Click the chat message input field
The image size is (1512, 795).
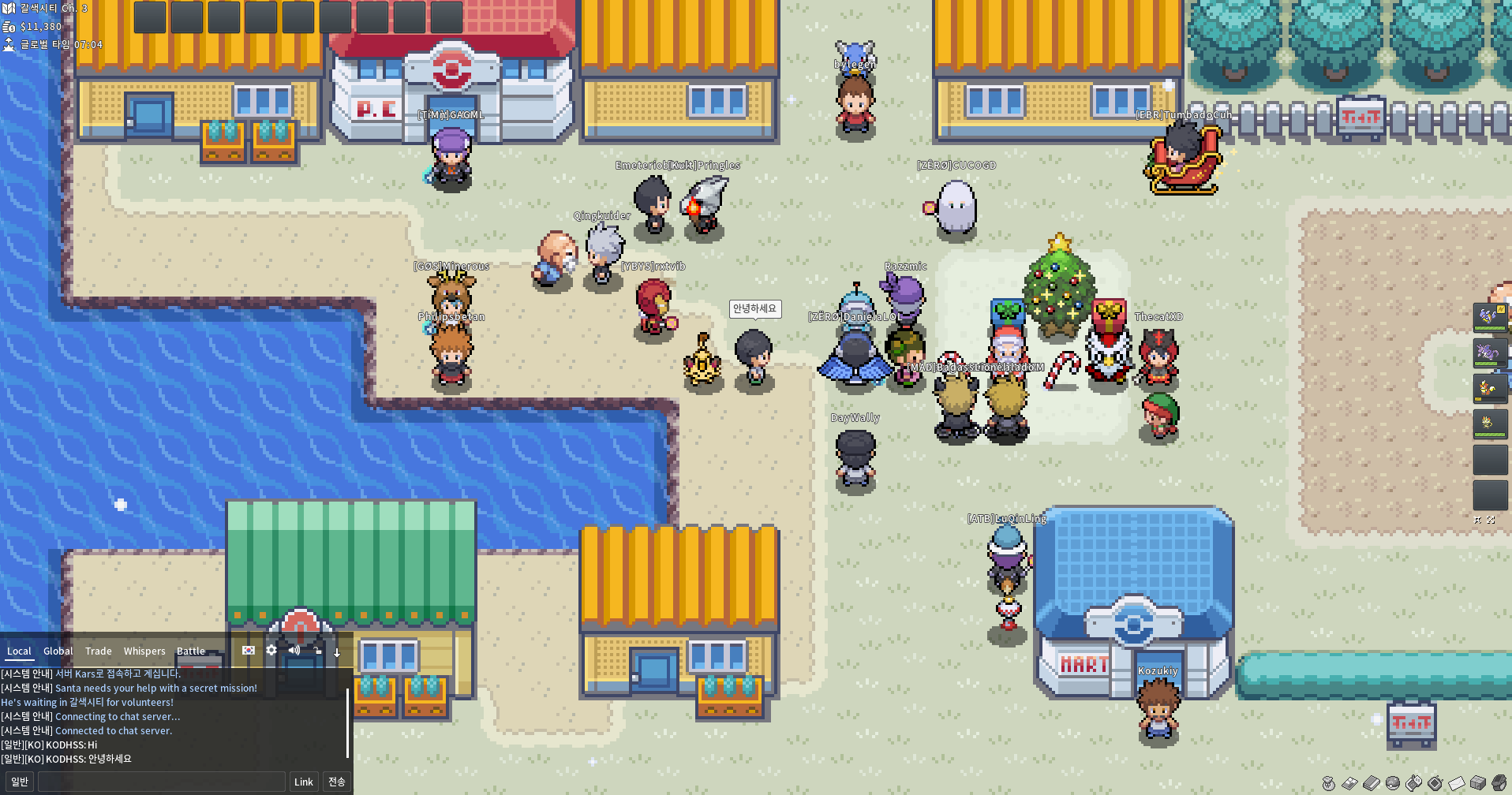pos(162,782)
